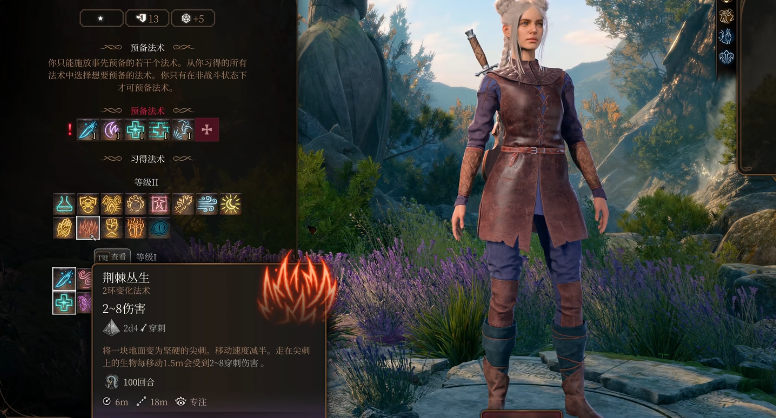Select the teal cross below blue sword
This screenshot has width=776, height=418.
point(64,302)
